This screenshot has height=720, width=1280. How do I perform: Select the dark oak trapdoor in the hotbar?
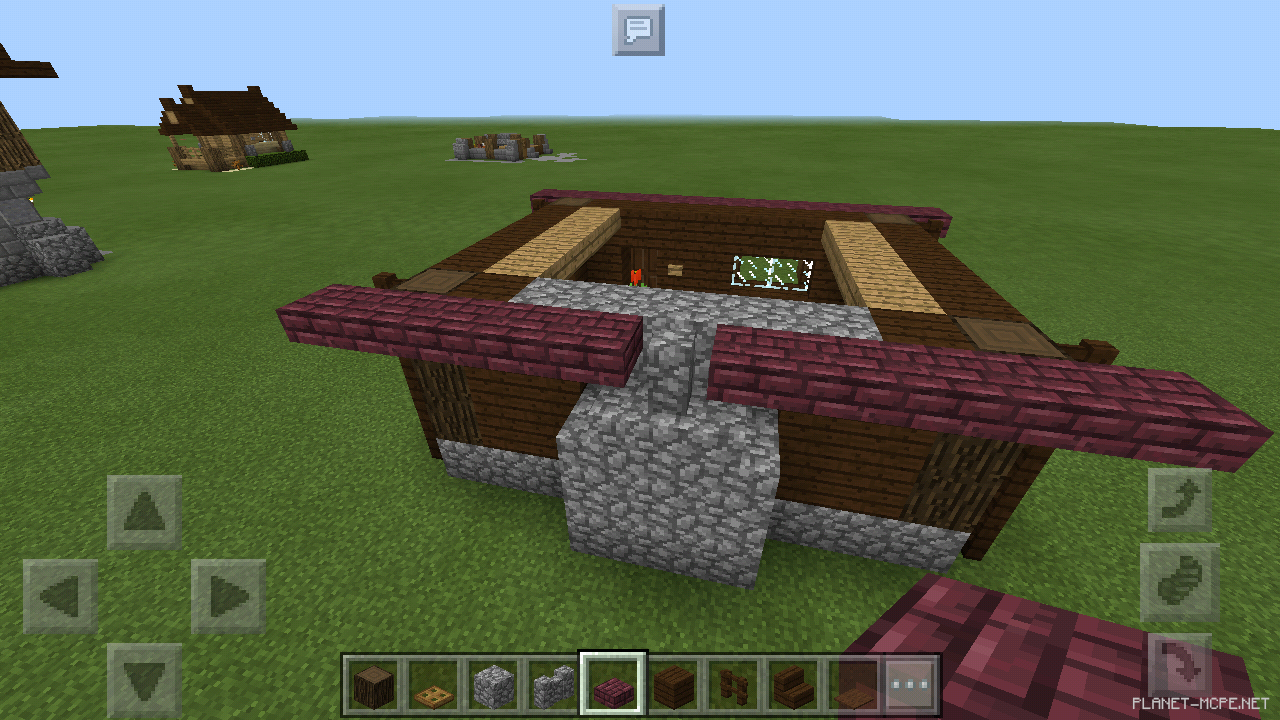854,683
